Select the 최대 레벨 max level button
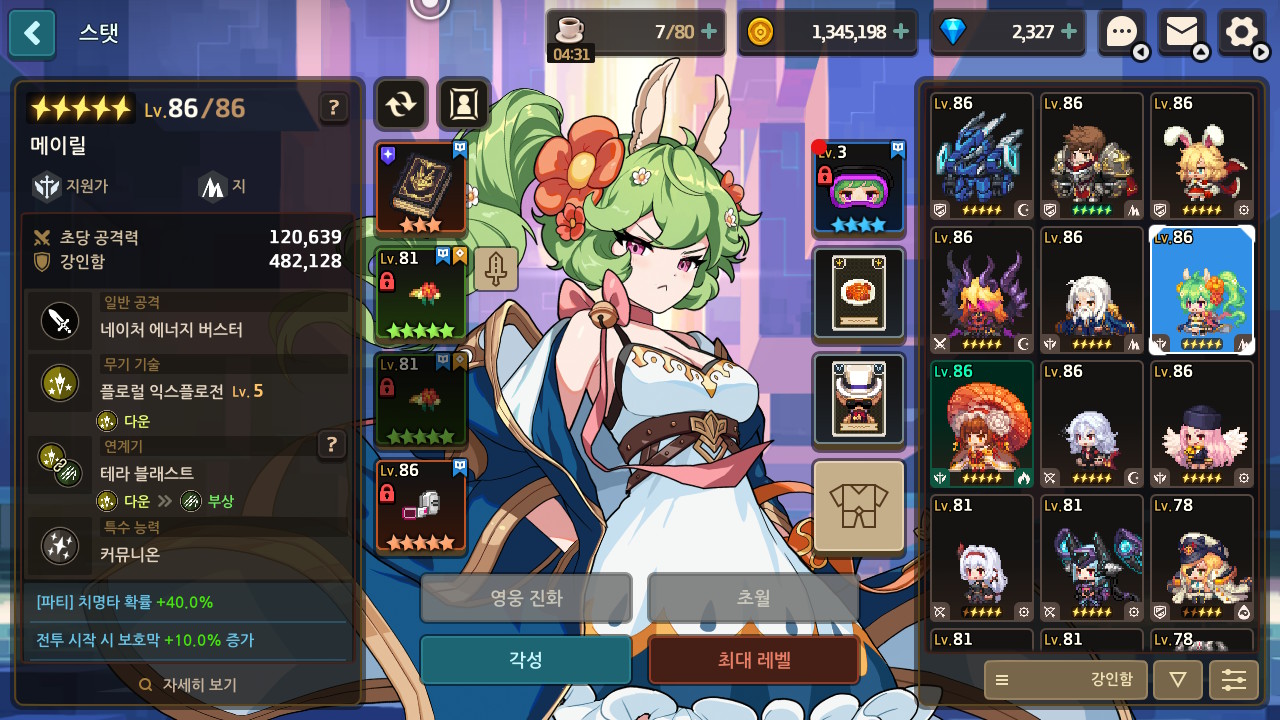The height and width of the screenshot is (720, 1280). pyautogui.click(x=753, y=660)
